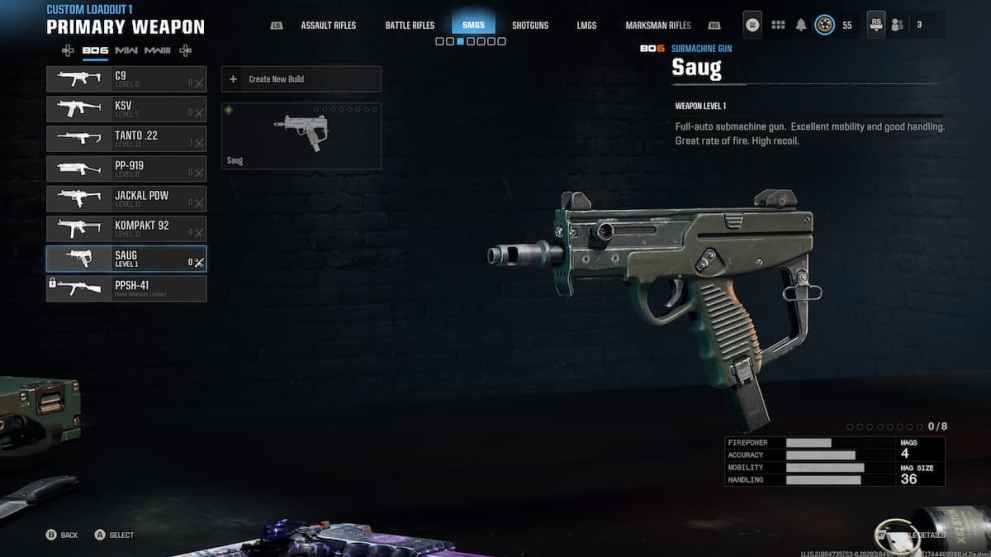The height and width of the screenshot is (557, 991).
Task: Open the grid menu icon
Action: [778, 25]
